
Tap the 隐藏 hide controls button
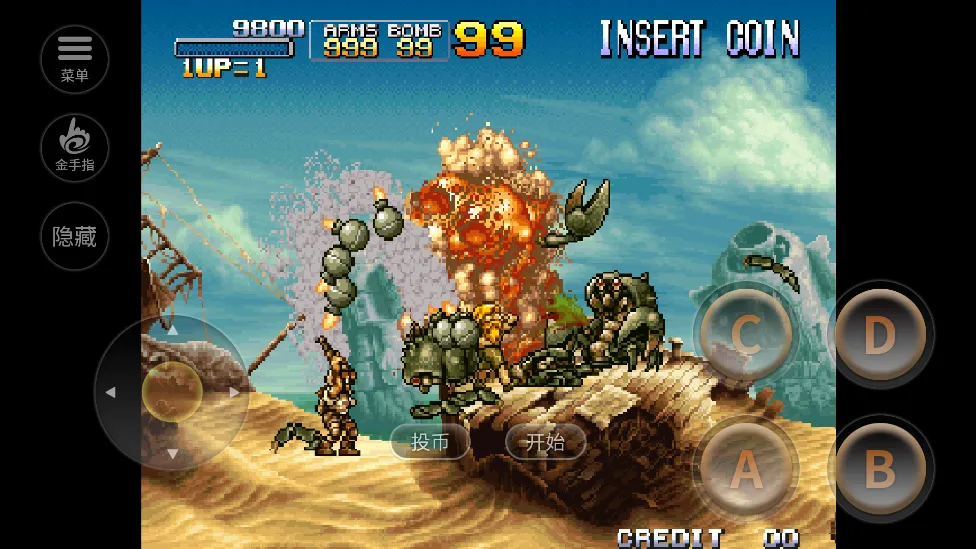[75, 236]
